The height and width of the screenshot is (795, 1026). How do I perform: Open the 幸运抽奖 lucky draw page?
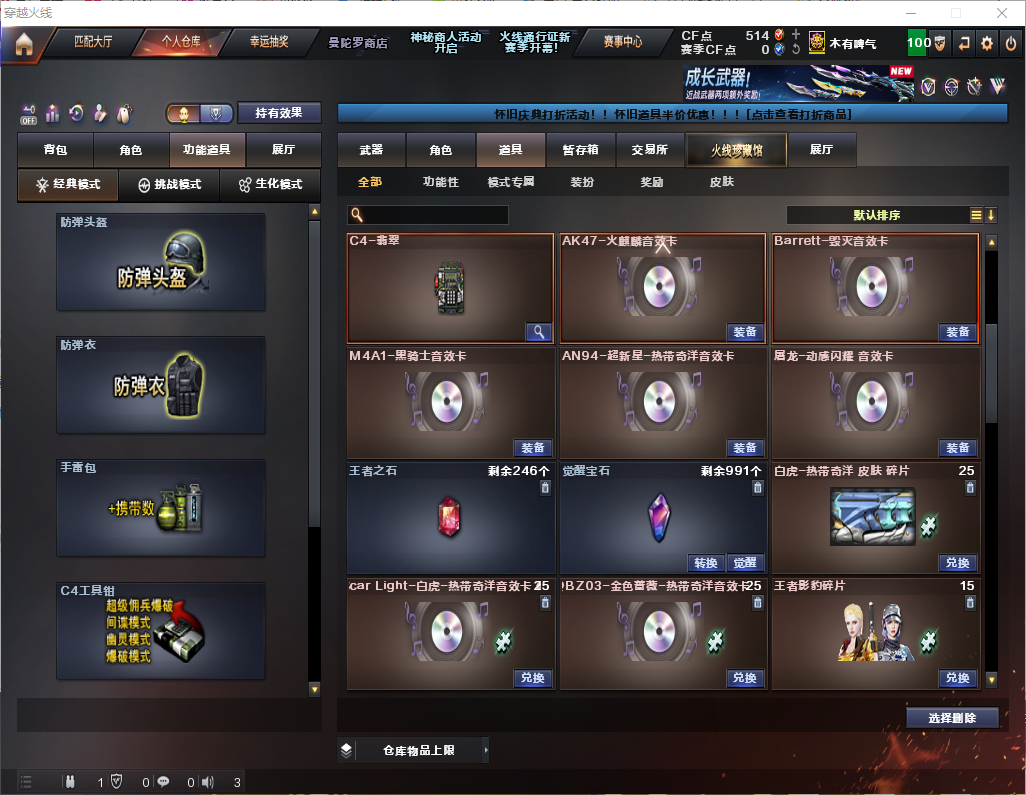tap(268, 42)
